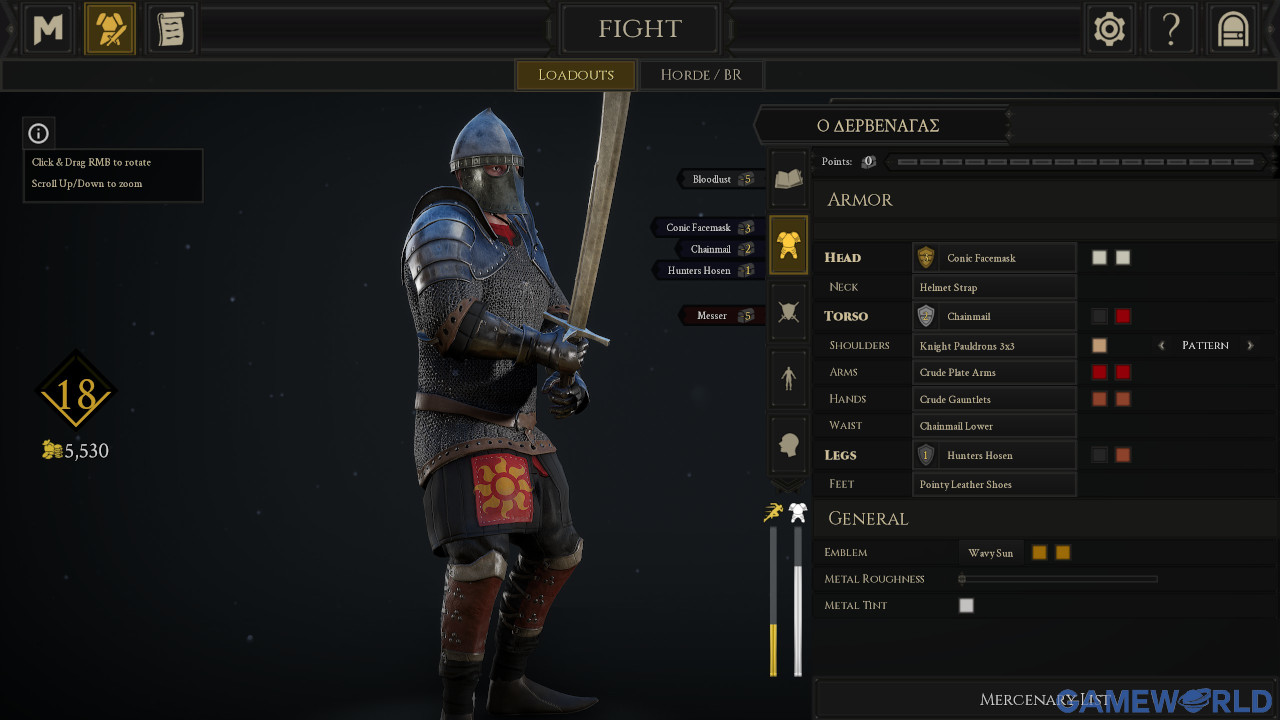Viewport: 1280px width, 720px height.
Task: Switch to the Horde / BR tab
Action: click(701, 74)
